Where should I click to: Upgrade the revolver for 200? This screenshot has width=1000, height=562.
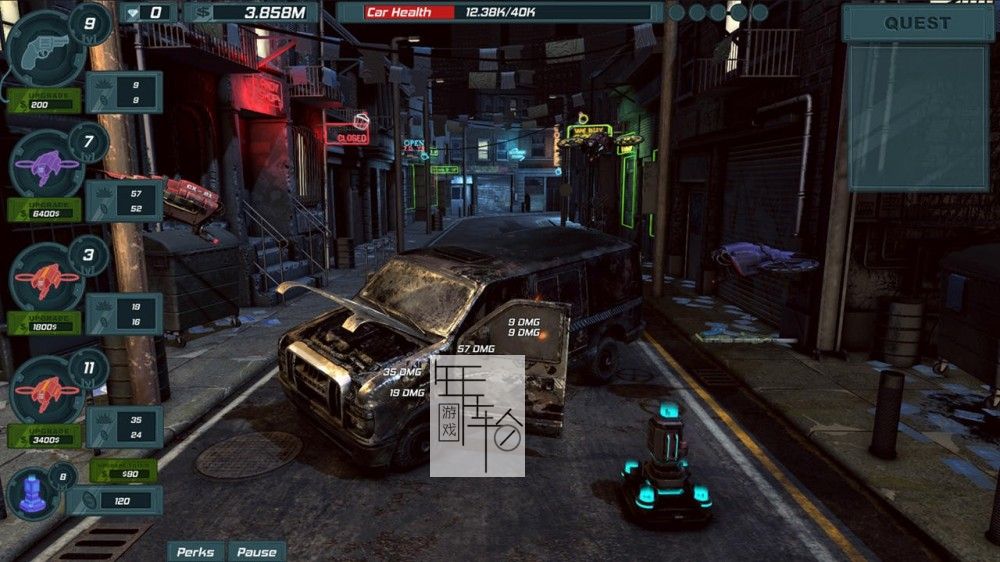pyautogui.click(x=44, y=101)
